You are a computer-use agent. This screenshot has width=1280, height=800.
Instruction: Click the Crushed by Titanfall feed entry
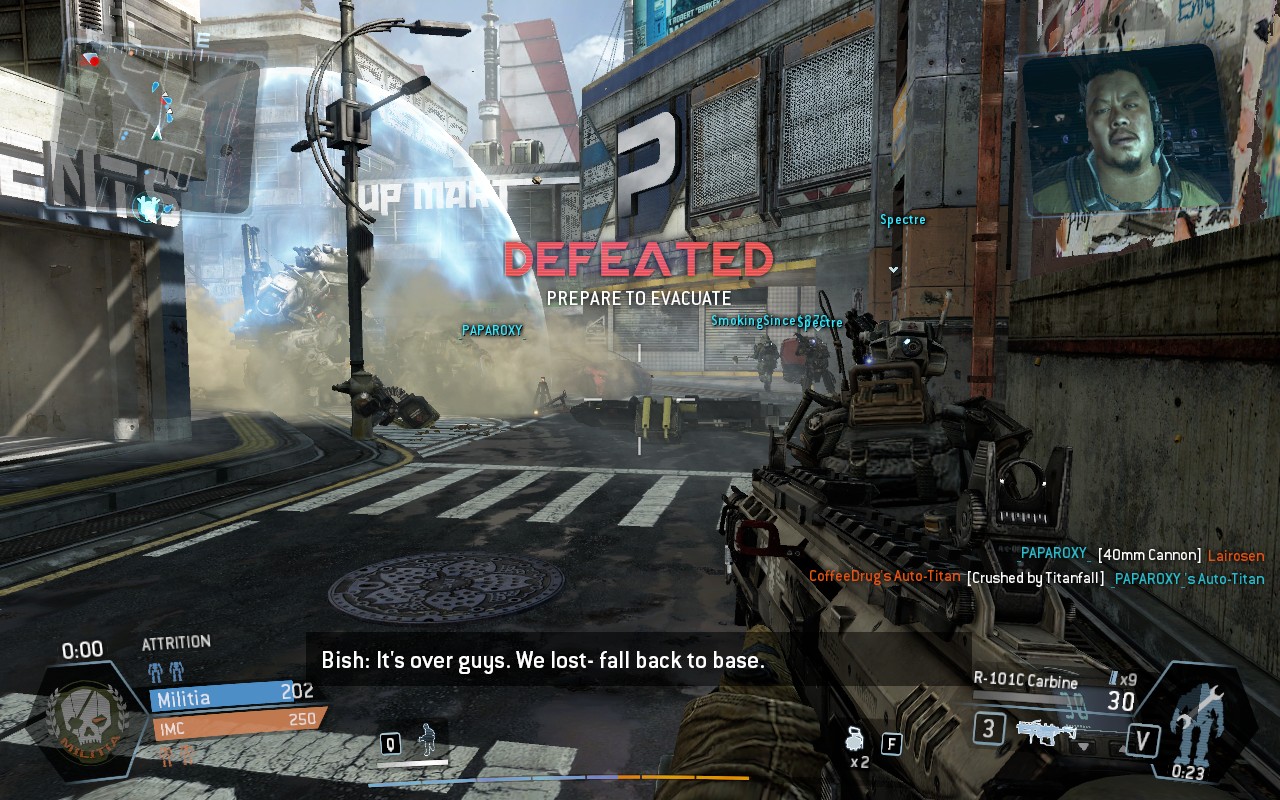point(1036,578)
